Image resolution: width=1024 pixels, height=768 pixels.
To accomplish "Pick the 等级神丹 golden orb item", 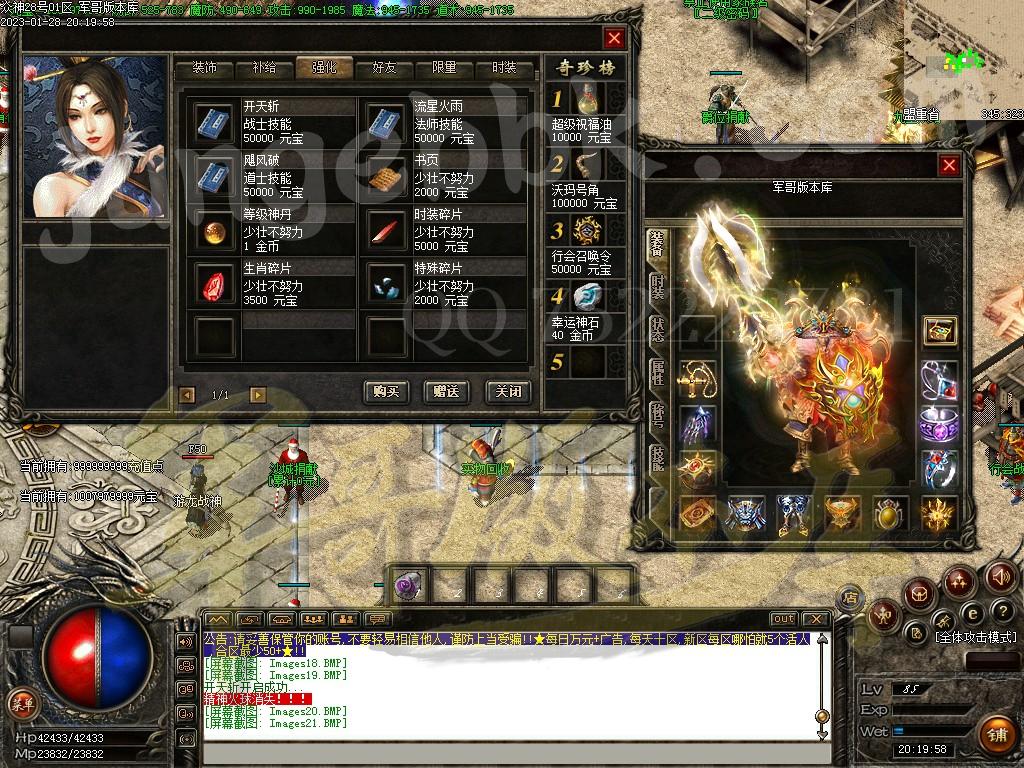I will pyautogui.click(x=213, y=231).
